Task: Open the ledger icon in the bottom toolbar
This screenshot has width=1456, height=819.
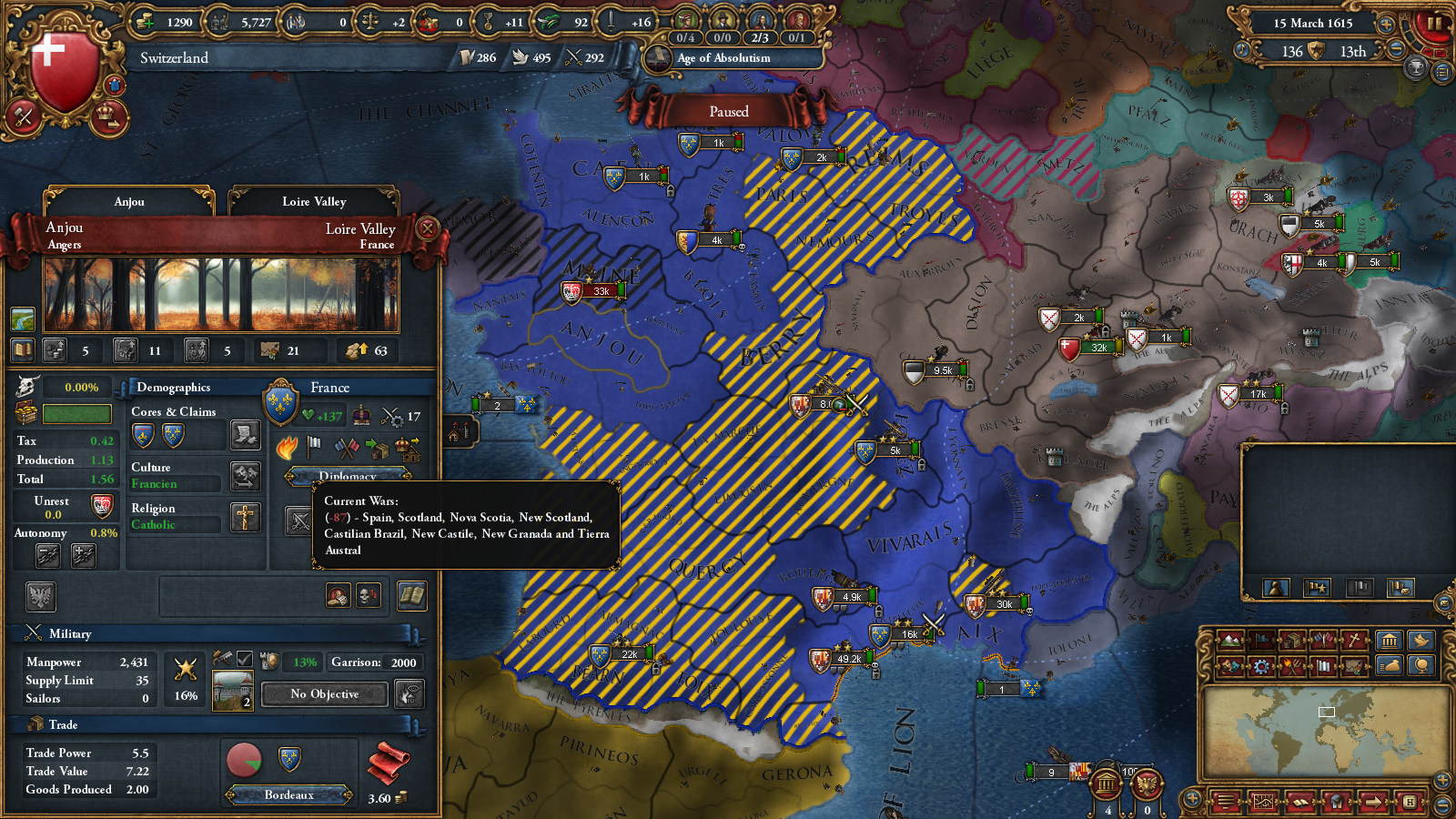Action: click(1300, 804)
